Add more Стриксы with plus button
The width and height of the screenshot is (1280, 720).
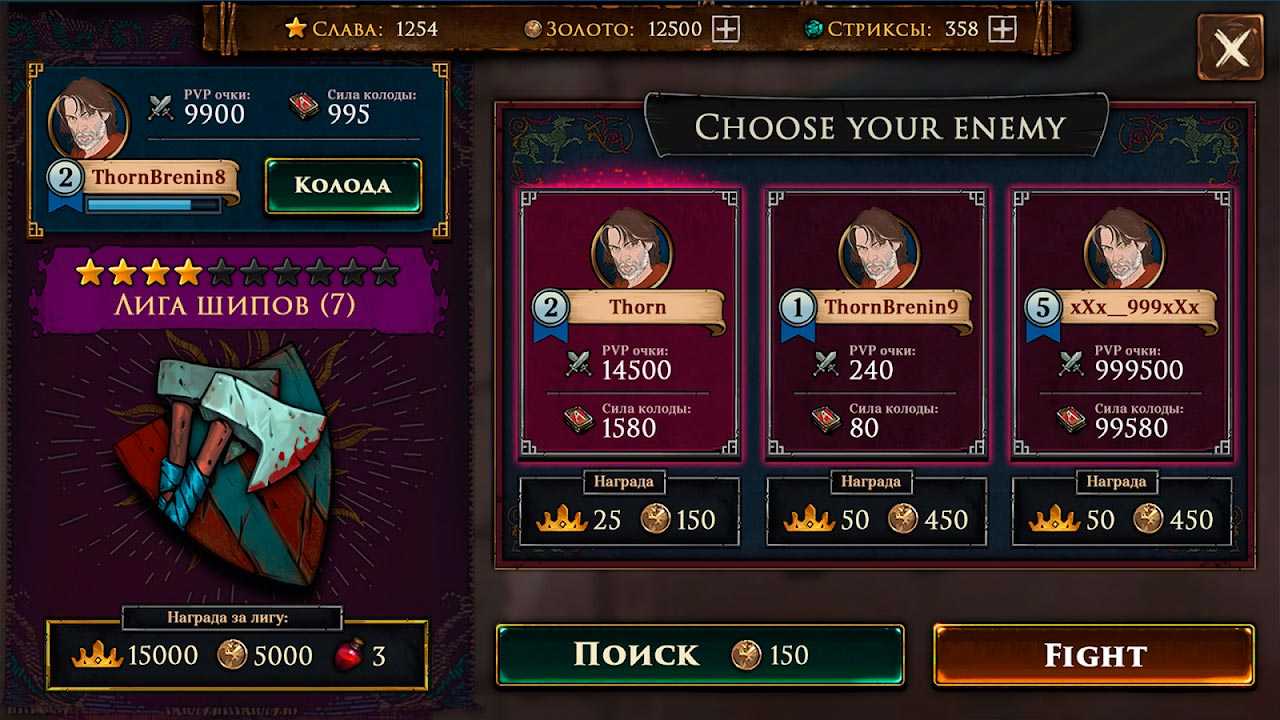click(1002, 29)
